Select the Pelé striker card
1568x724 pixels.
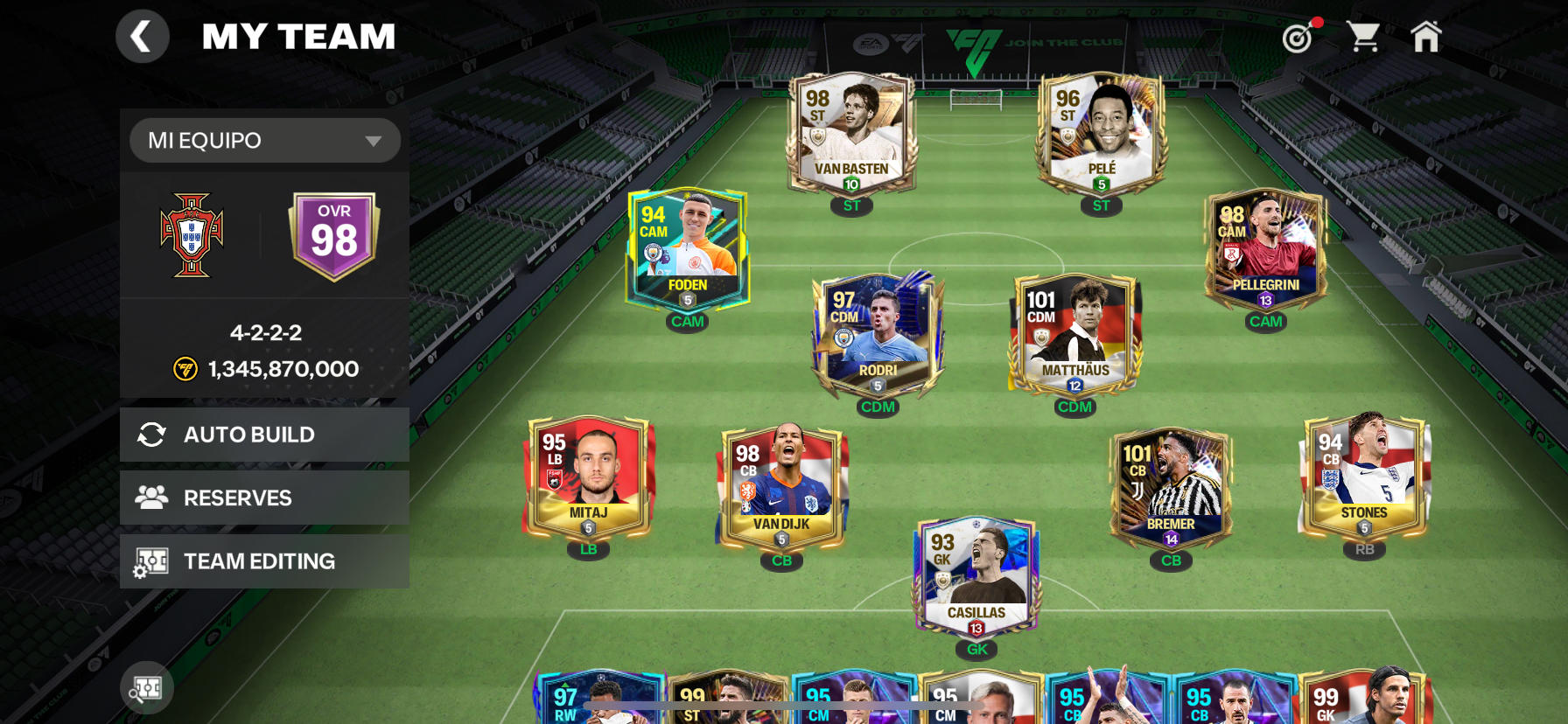tap(1101, 134)
